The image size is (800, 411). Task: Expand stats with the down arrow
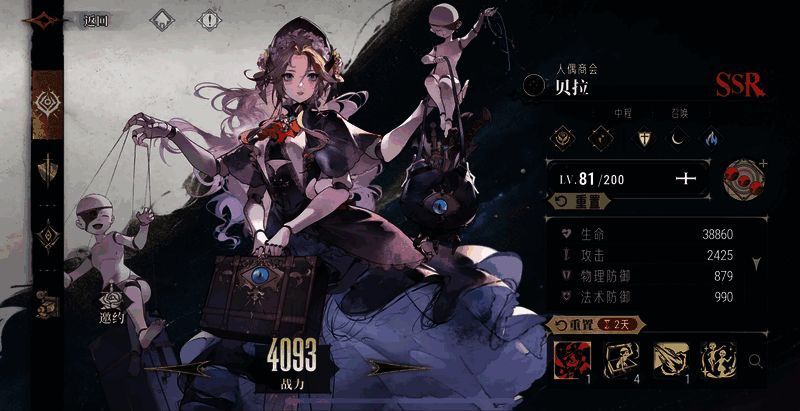click(x=756, y=265)
